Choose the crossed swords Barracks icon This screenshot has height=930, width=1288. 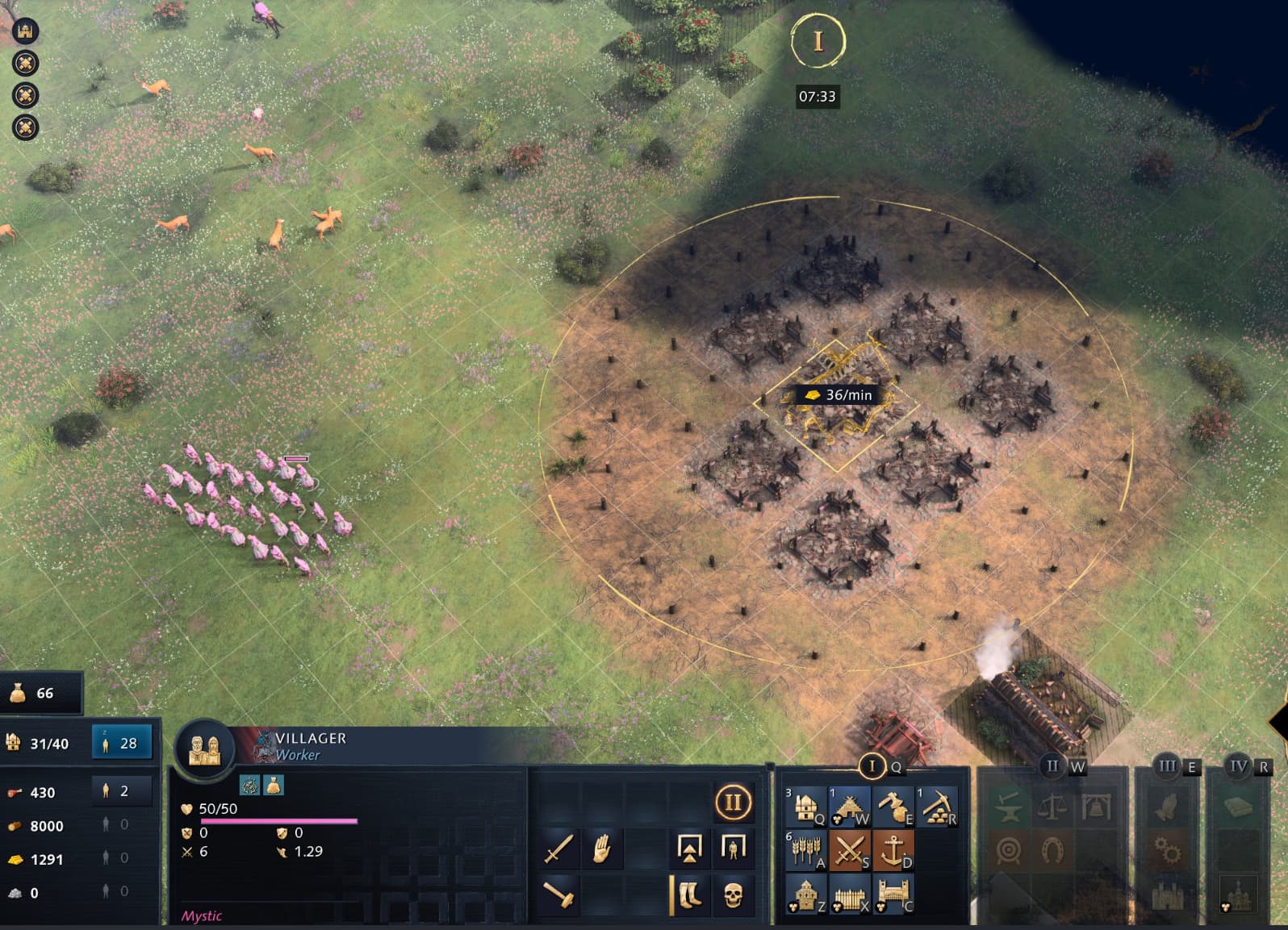click(x=849, y=849)
